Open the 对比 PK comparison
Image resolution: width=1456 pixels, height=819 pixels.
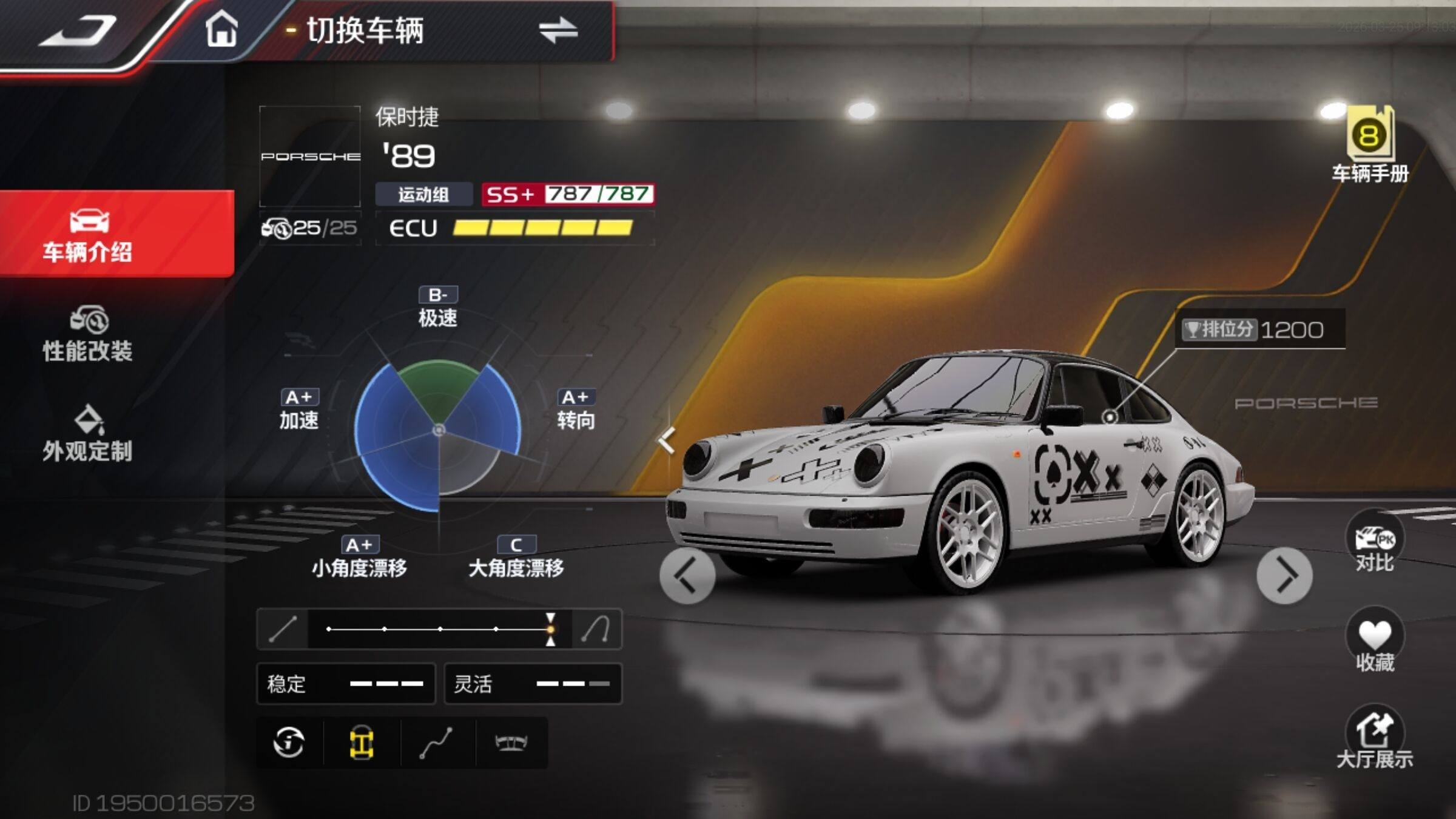1374,543
